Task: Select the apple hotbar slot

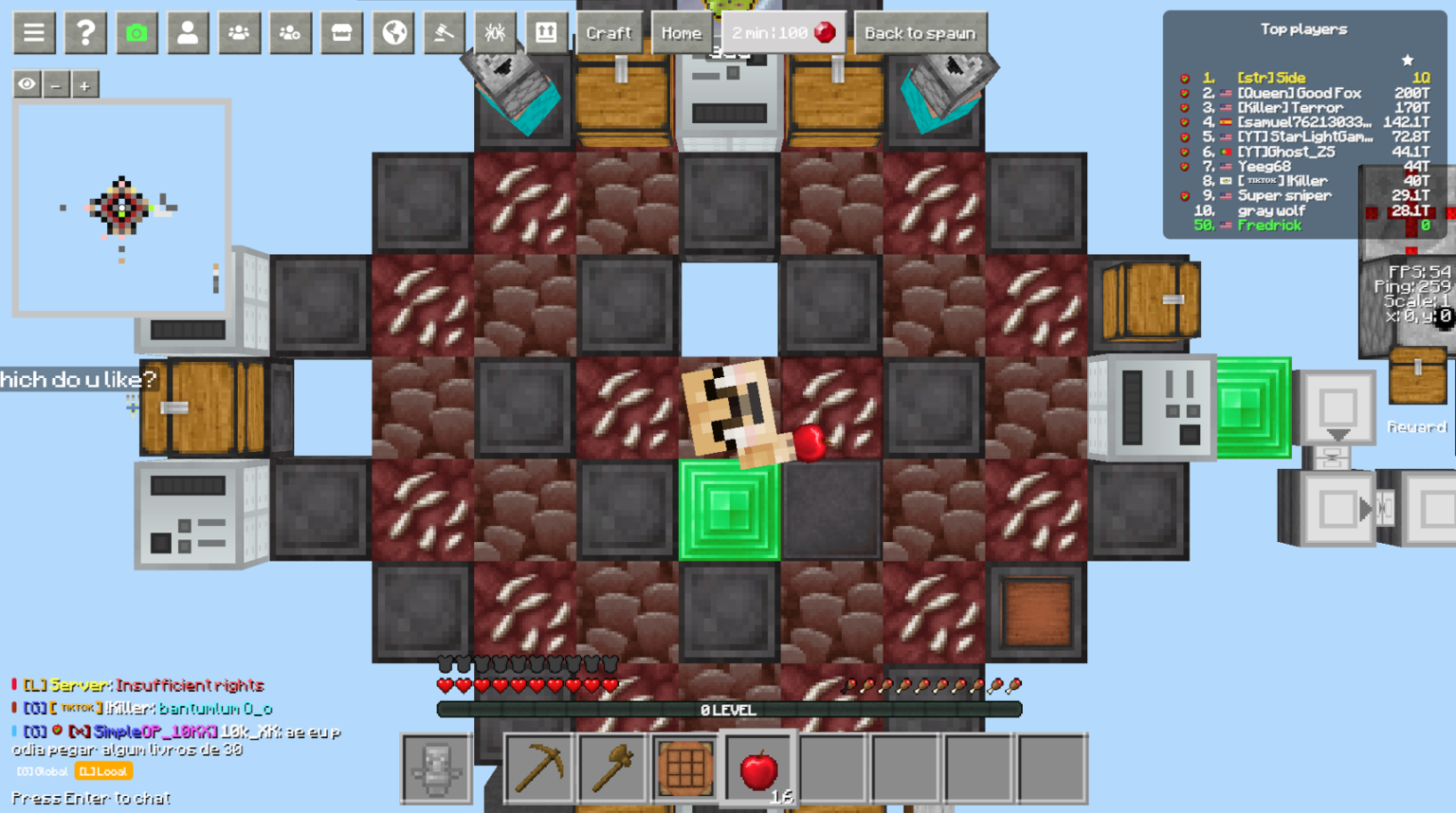Action: click(757, 768)
